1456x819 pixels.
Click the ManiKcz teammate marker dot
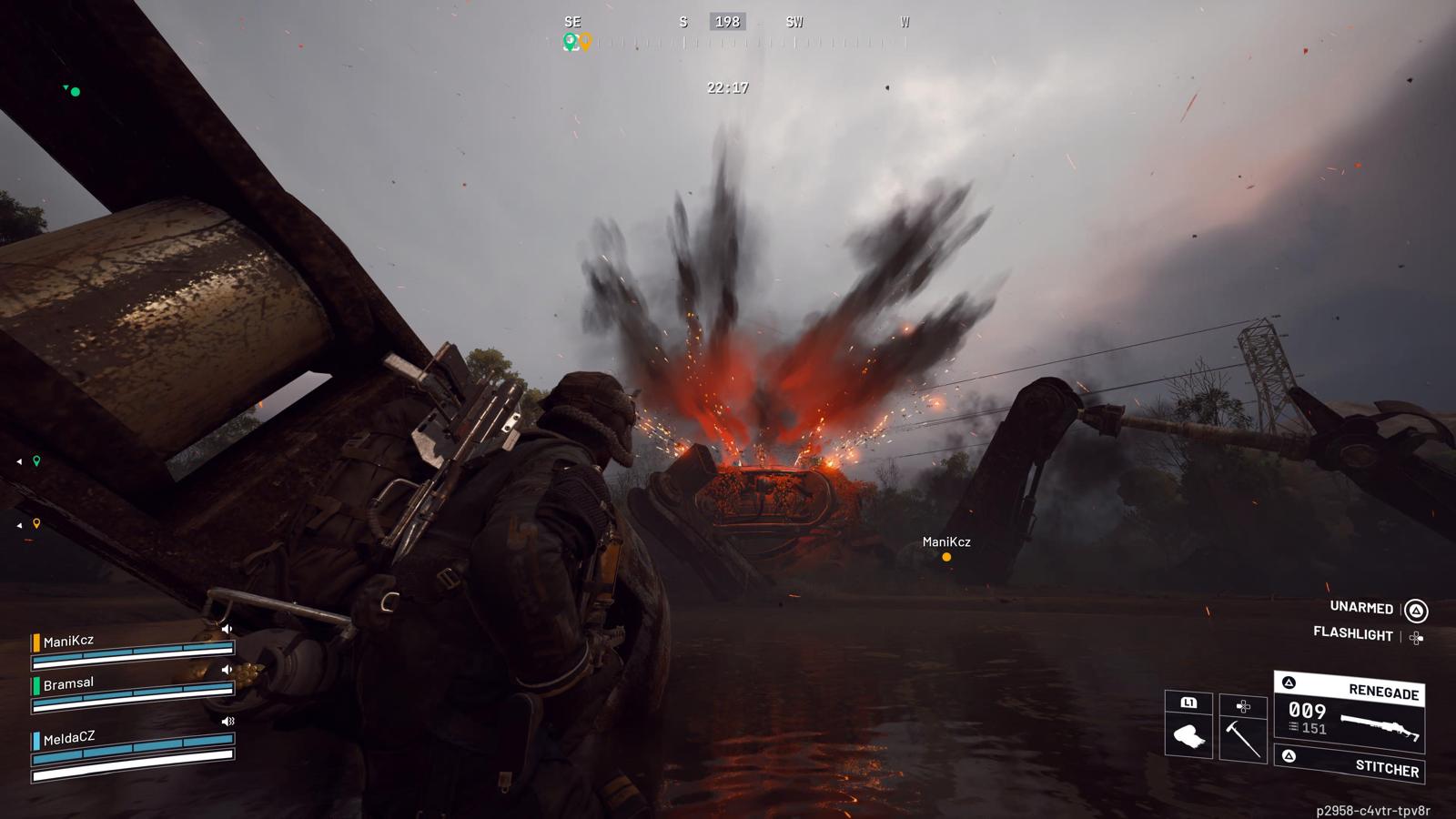coord(946,557)
